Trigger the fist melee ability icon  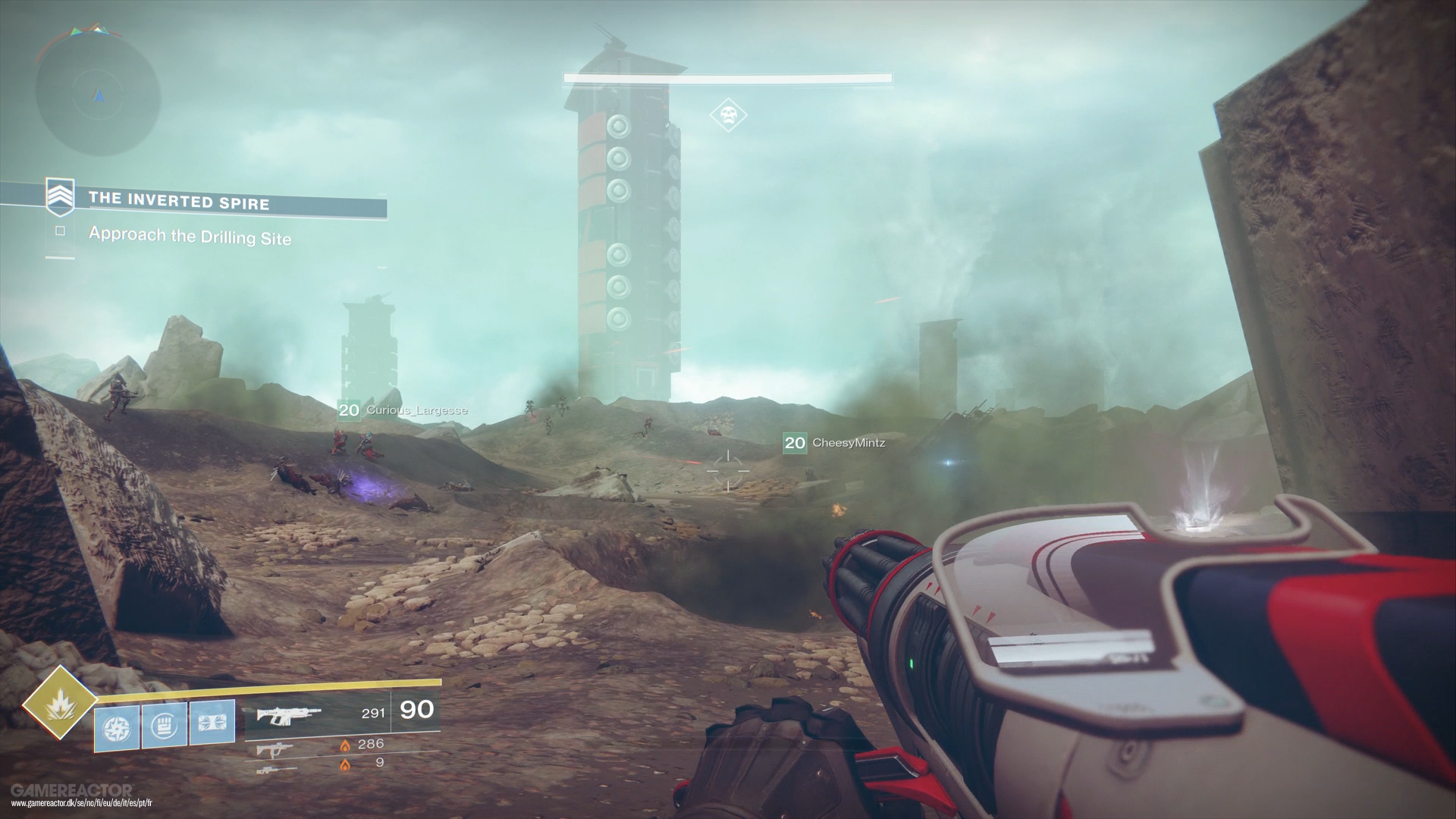164,723
